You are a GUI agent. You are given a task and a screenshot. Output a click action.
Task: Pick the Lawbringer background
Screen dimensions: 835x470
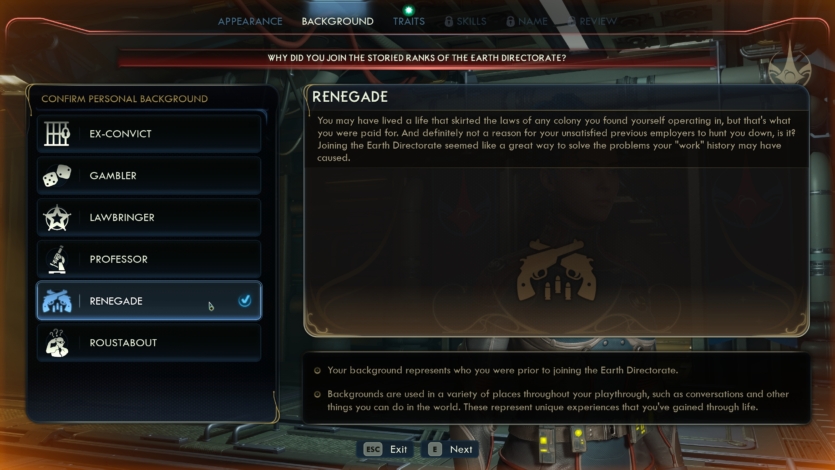(149, 218)
